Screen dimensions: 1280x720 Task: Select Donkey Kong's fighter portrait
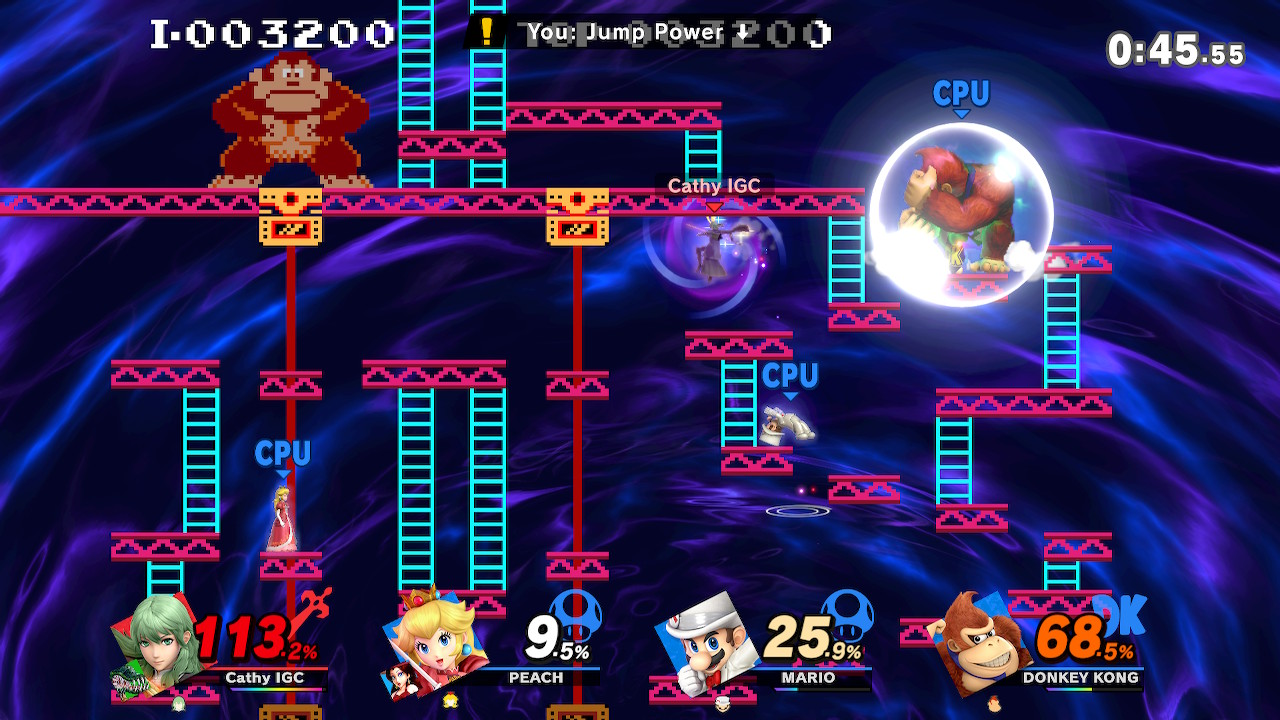click(980, 641)
